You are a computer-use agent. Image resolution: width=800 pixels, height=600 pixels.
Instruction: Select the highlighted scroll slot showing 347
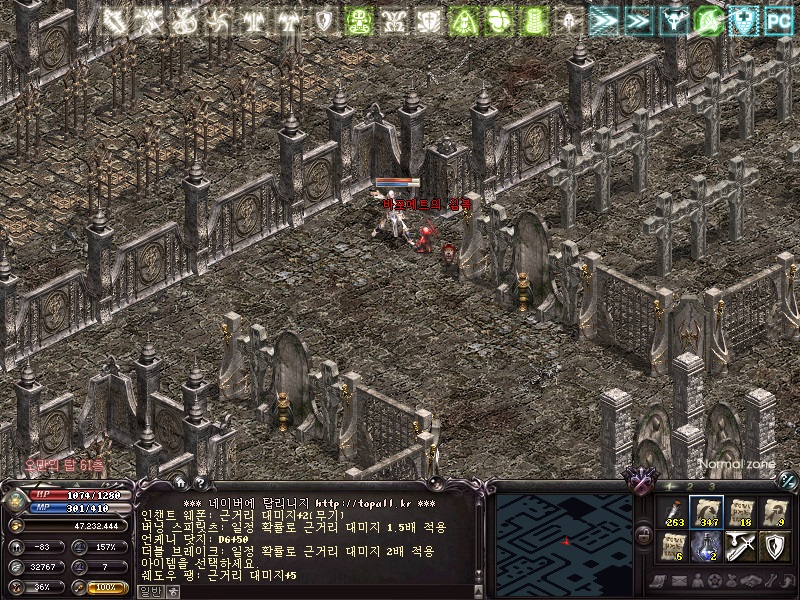click(x=707, y=513)
